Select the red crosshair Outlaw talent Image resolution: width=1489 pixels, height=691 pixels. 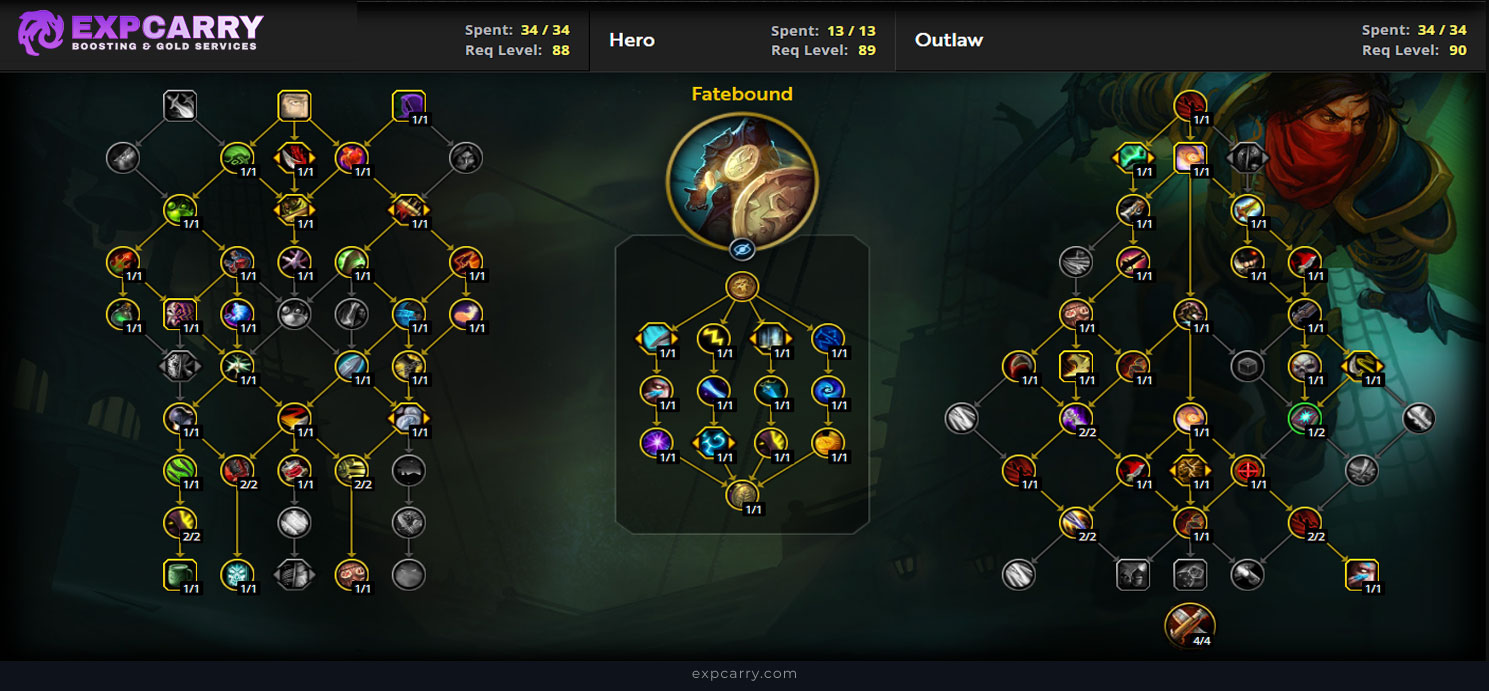click(1247, 469)
